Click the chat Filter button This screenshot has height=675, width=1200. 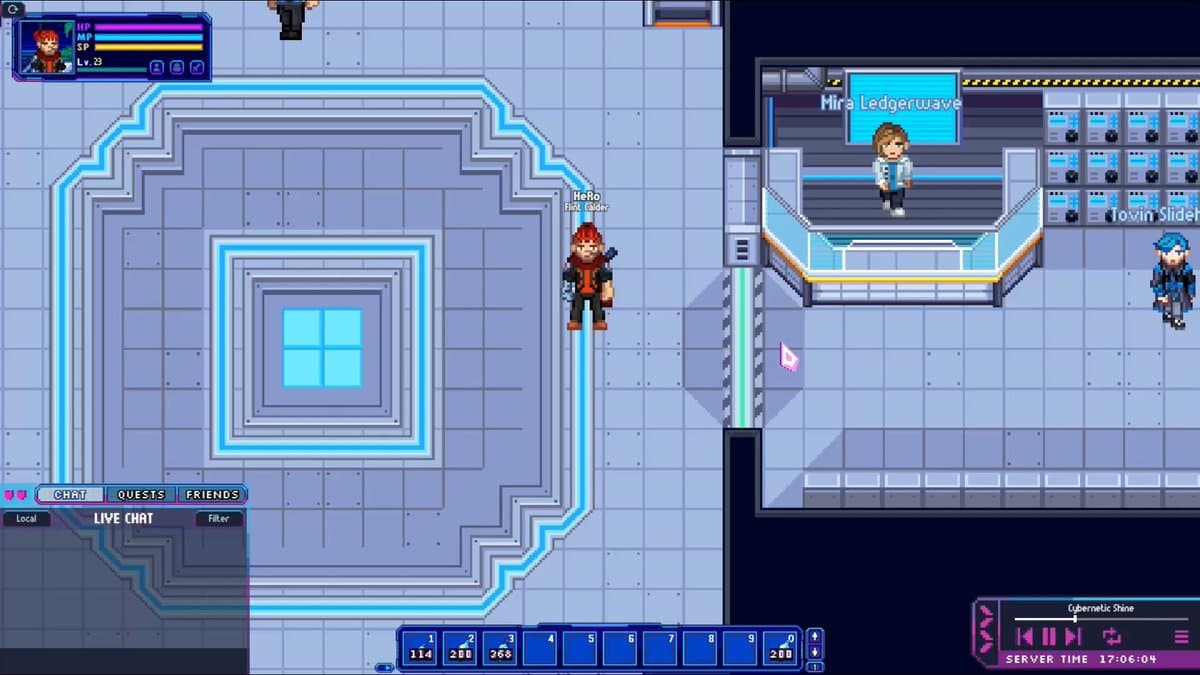point(219,519)
